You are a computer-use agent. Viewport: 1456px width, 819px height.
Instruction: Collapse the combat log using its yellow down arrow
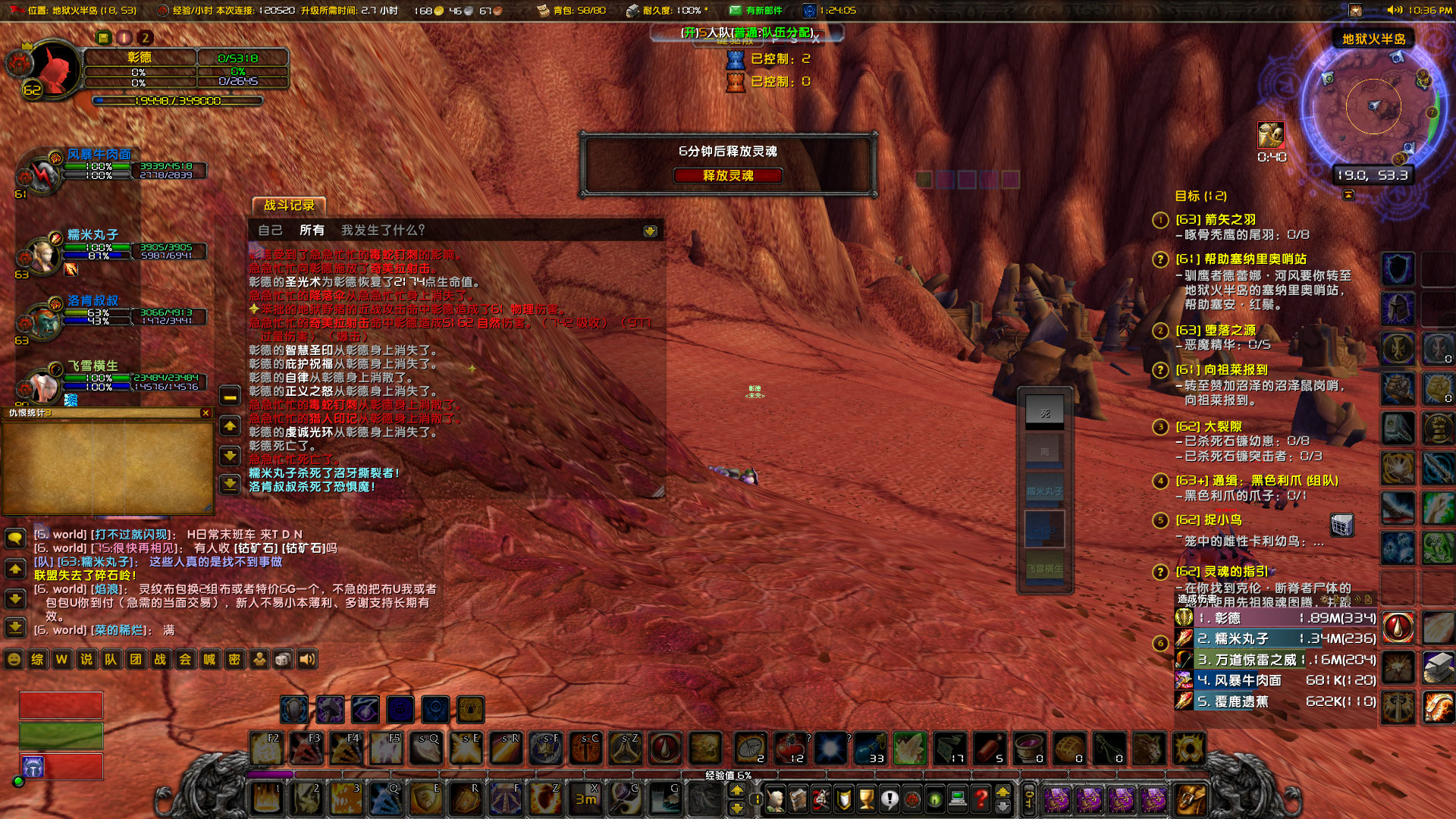[231, 456]
